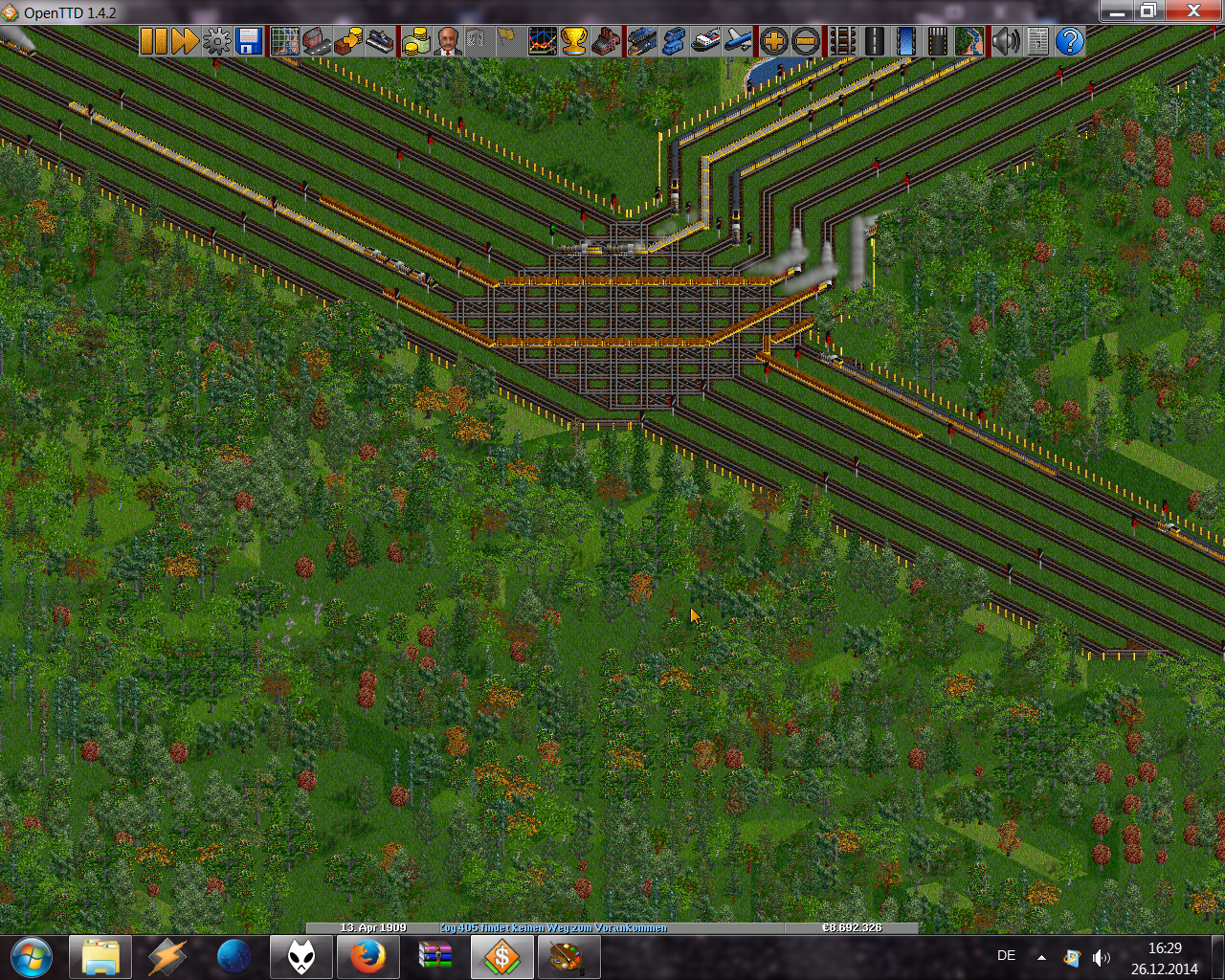Open the landscaping terrain tool

[x=969, y=41]
